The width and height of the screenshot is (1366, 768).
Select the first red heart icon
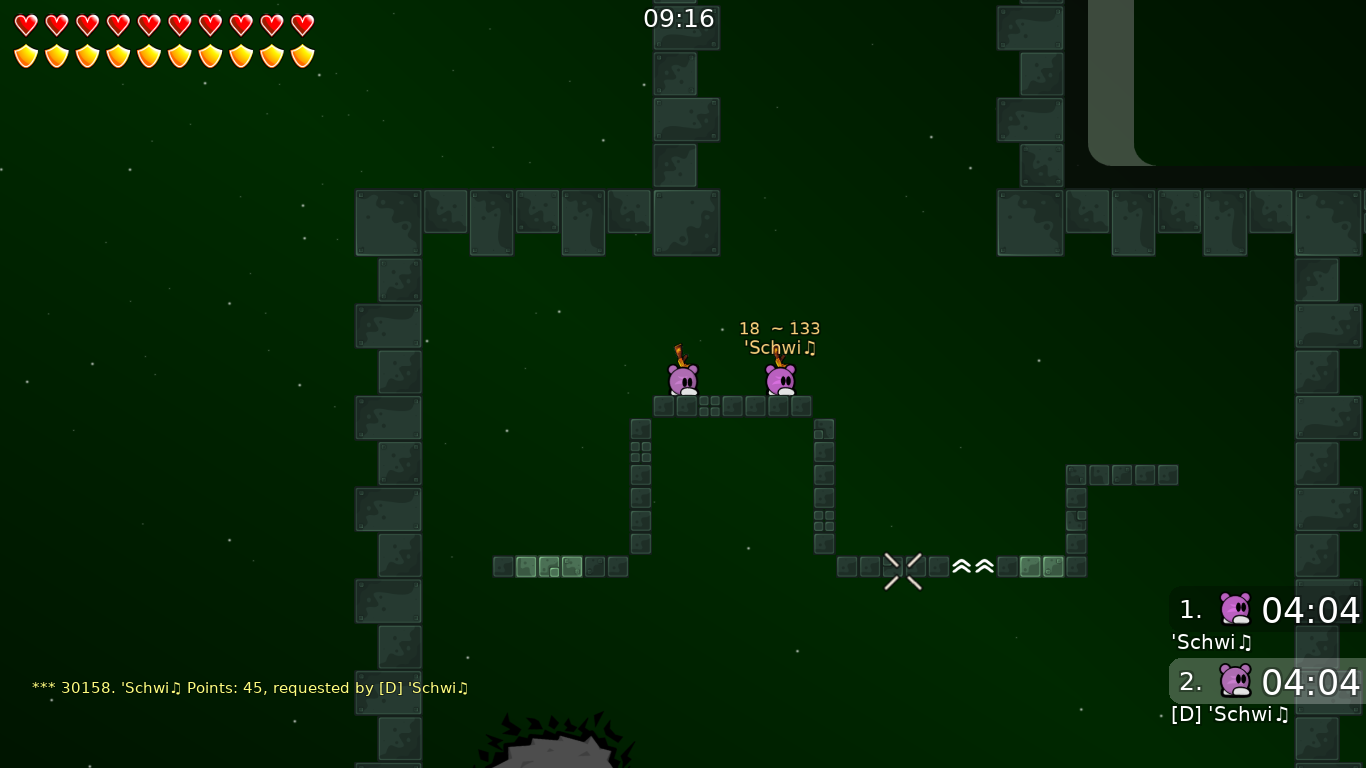(x=26, y=25)
